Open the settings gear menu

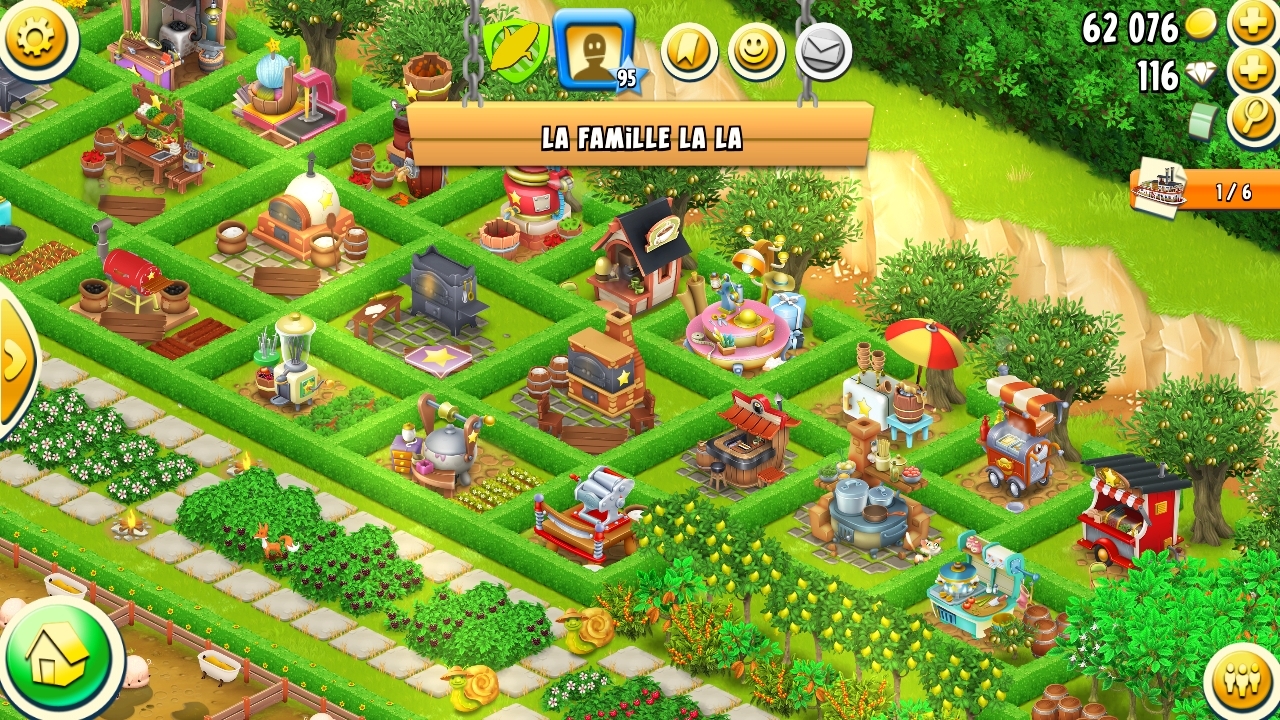[x=36, y=36]
